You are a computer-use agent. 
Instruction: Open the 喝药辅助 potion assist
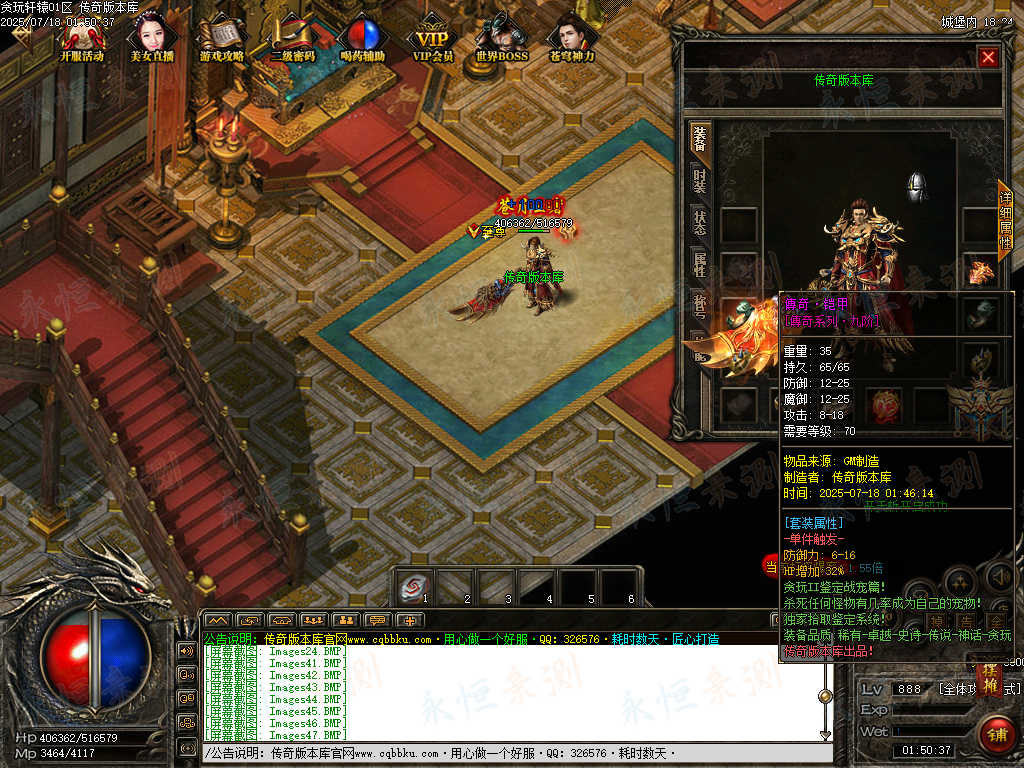tap(361, 36)
